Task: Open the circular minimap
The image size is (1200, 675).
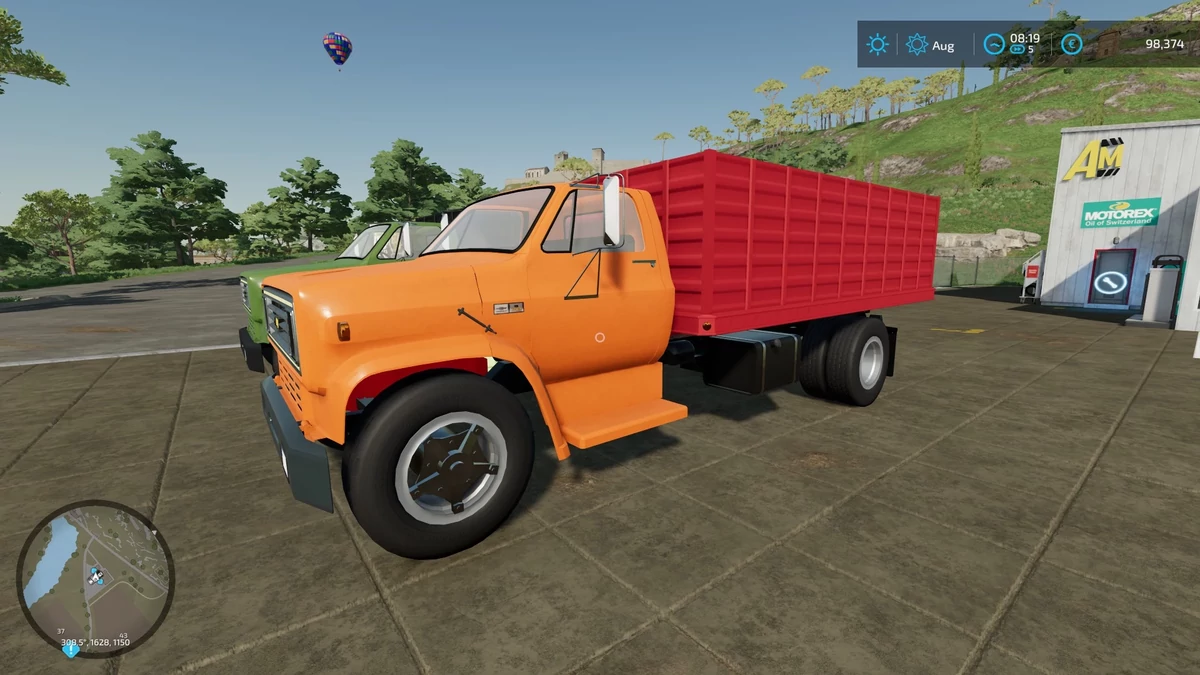Action: coord(95,578)
